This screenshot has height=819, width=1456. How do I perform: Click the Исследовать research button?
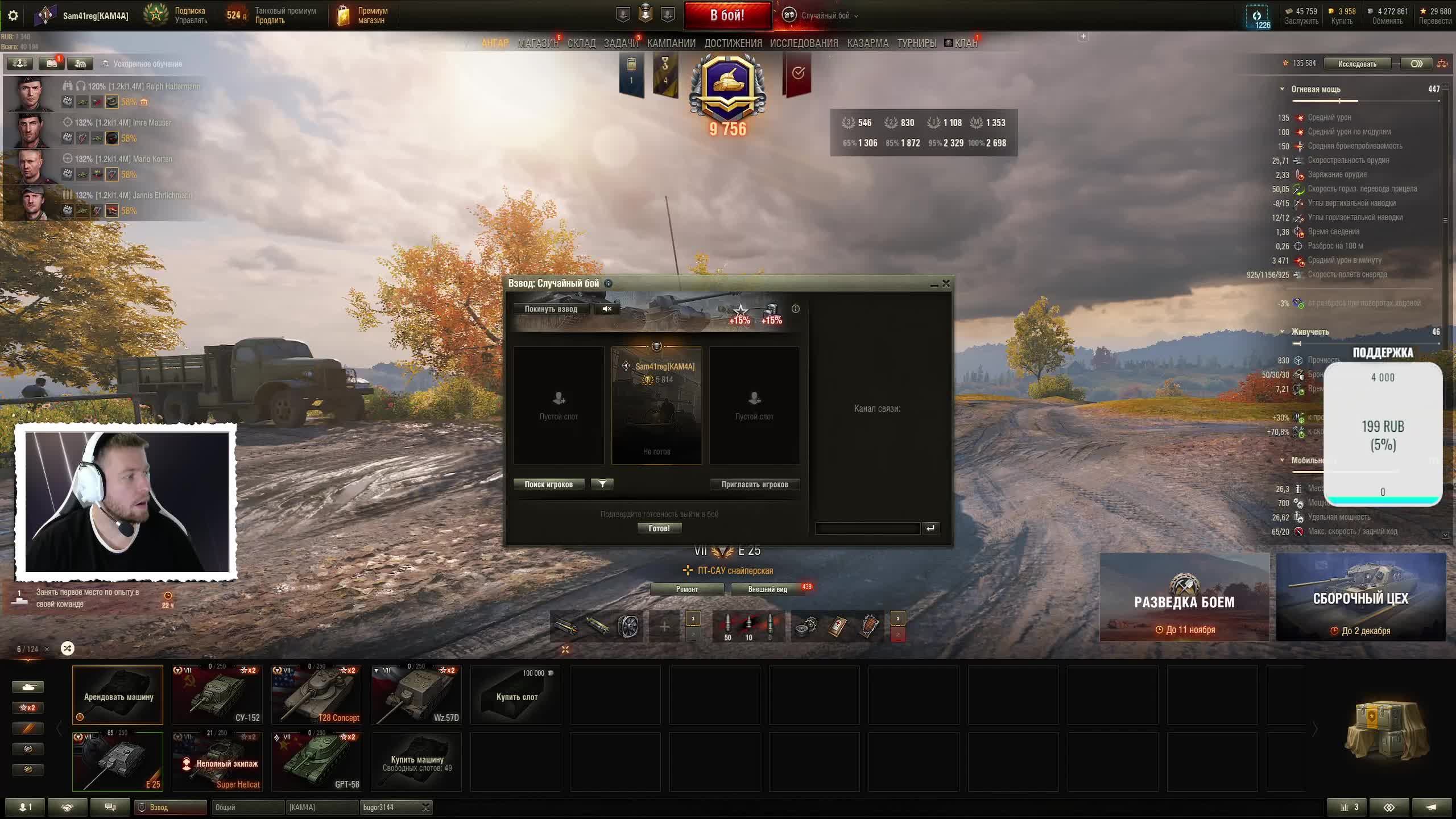[1357, 64]
